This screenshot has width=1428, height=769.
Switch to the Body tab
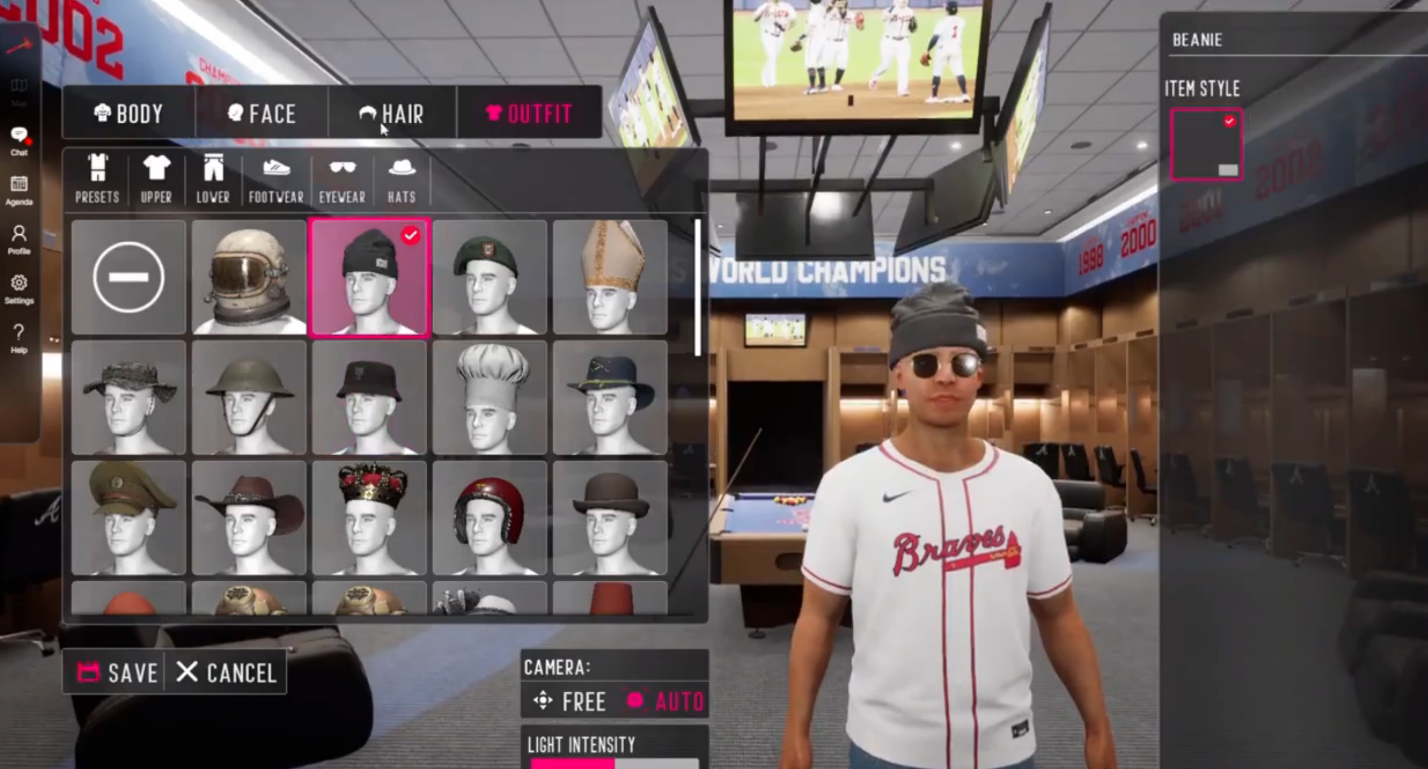pyautogui.click(x=128, y=113)
